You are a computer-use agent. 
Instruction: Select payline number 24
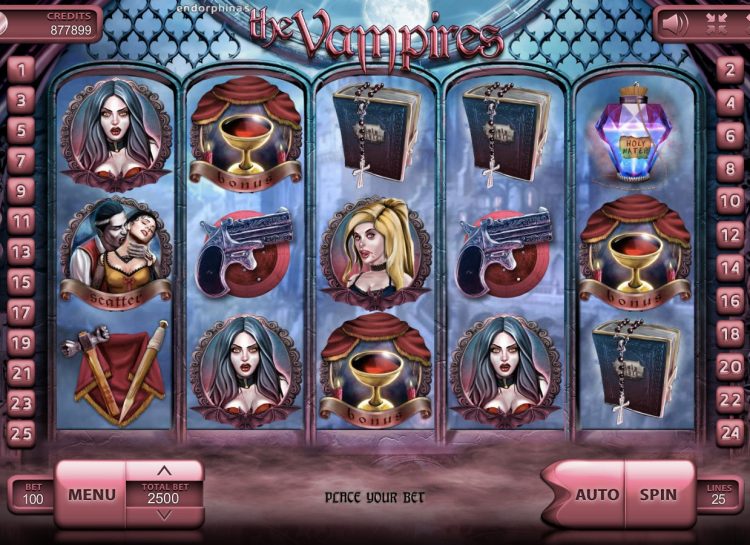pos(729,433)
